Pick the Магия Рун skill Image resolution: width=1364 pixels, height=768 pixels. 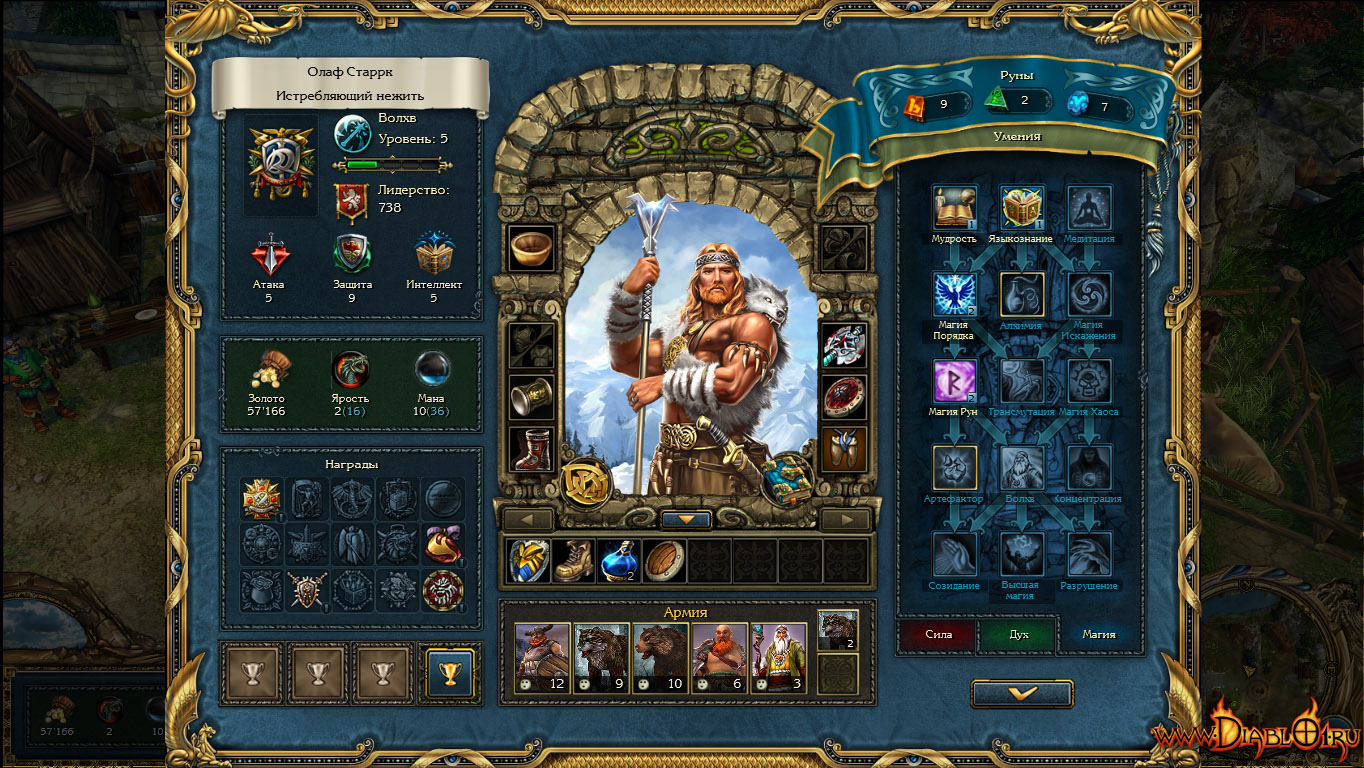pyautogui.click(x=954, y=381)
